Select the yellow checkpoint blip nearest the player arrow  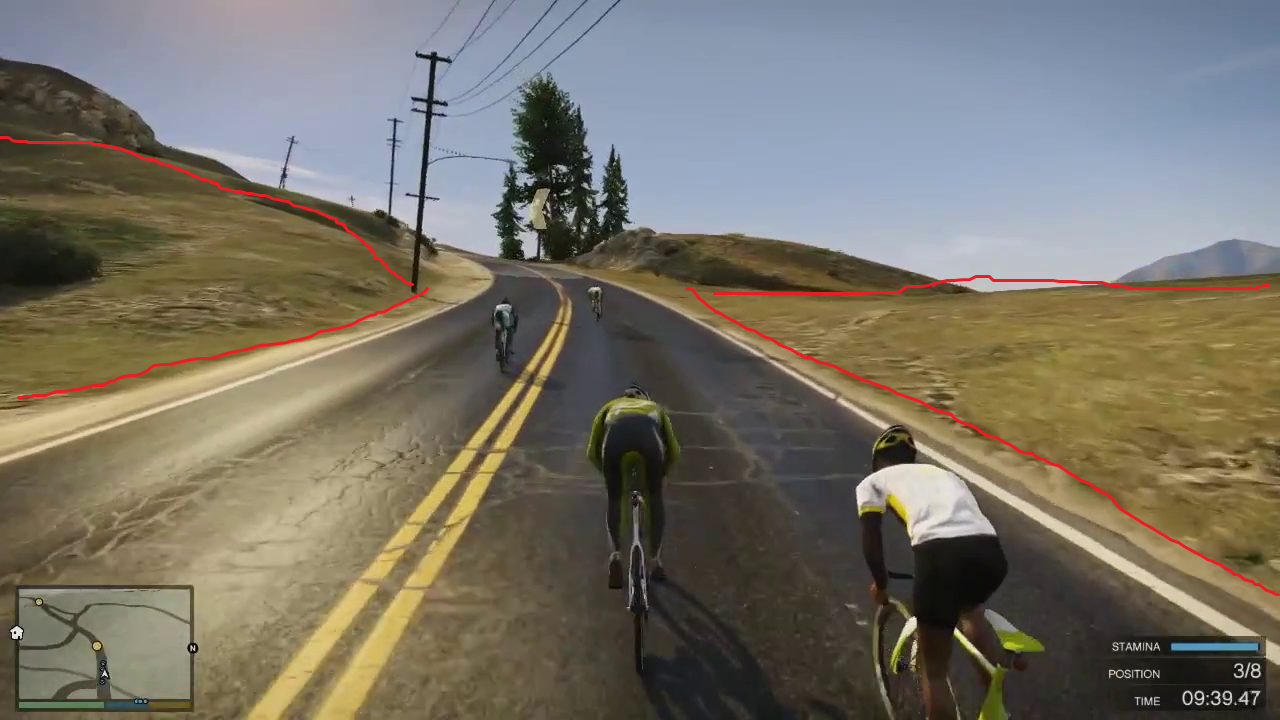click(97, 646)
